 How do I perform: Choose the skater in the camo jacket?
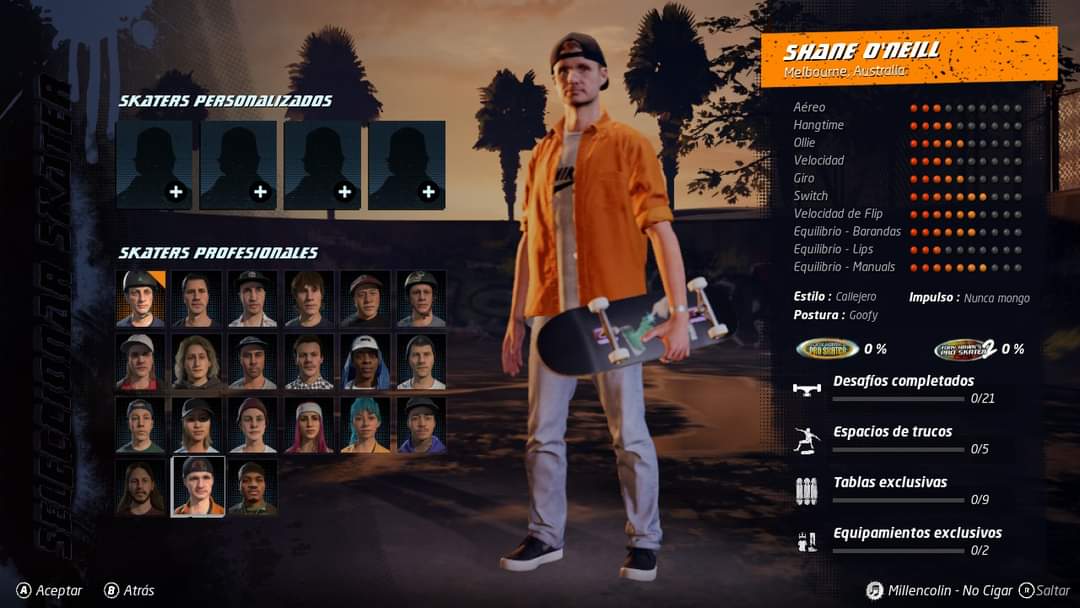coord(253,487)
